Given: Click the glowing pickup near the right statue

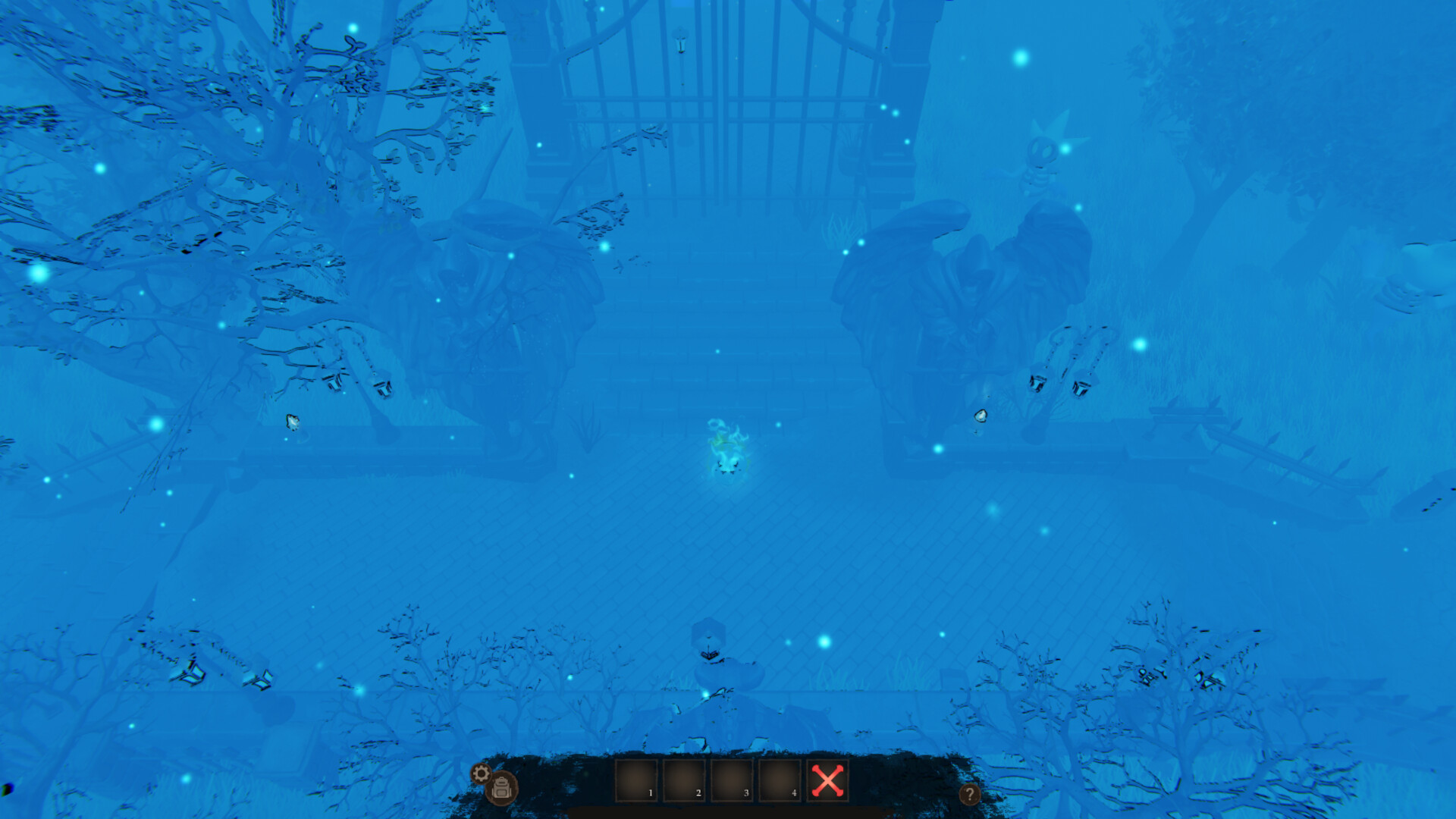Looking at the screenshot, I should click(x=982, y=416).
